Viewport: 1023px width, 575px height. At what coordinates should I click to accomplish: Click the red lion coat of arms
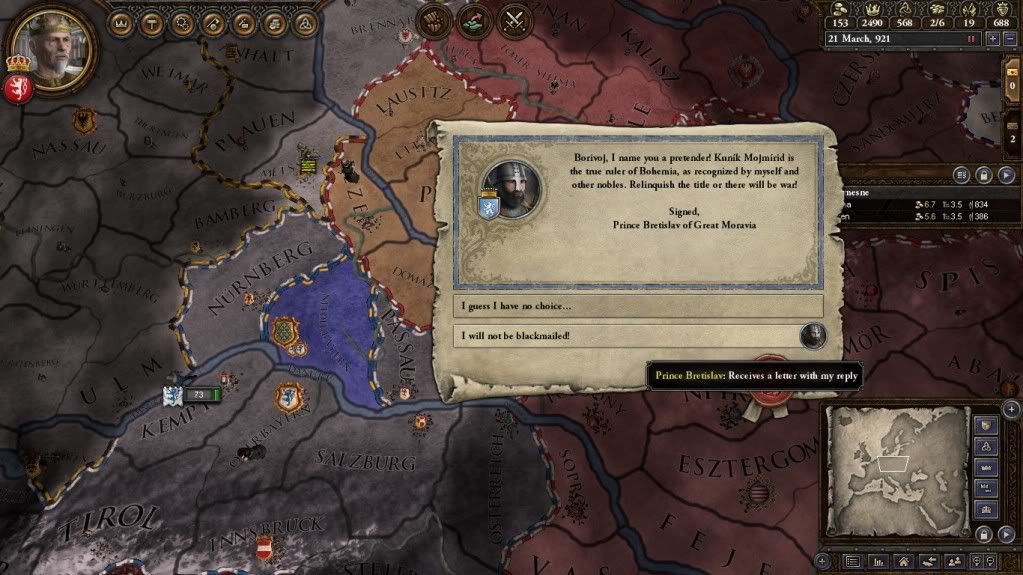point(19,89)
